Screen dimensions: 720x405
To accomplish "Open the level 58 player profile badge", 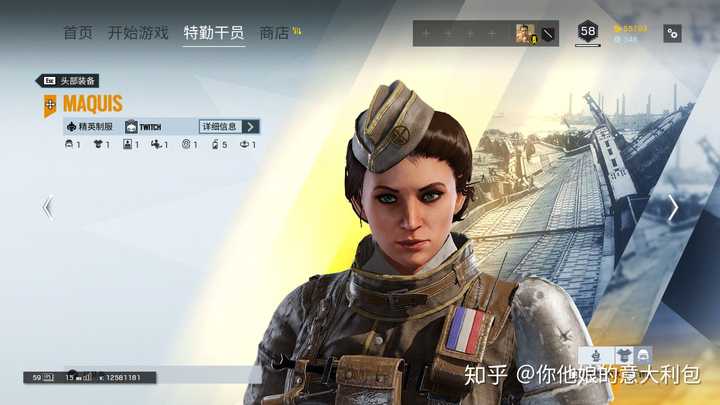I will [x=588, y=32].
